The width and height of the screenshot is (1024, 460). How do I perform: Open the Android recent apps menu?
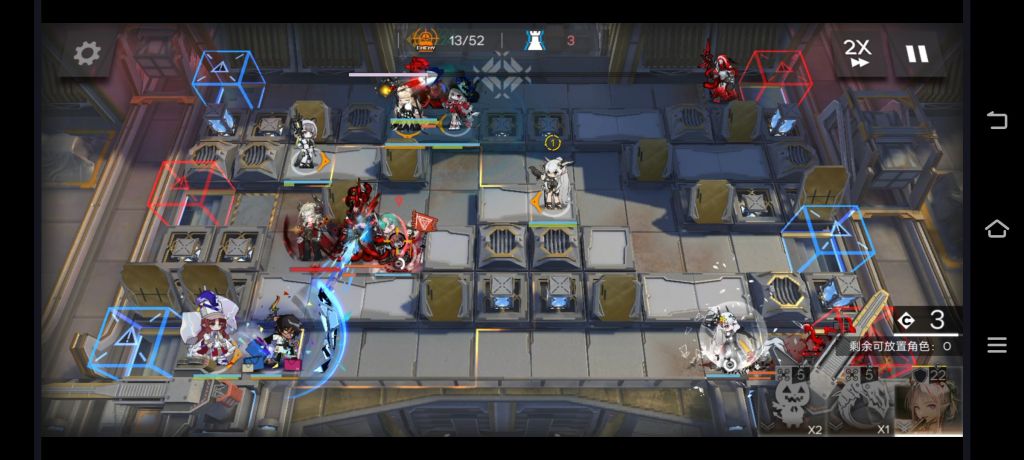click(x=996, y=345)
